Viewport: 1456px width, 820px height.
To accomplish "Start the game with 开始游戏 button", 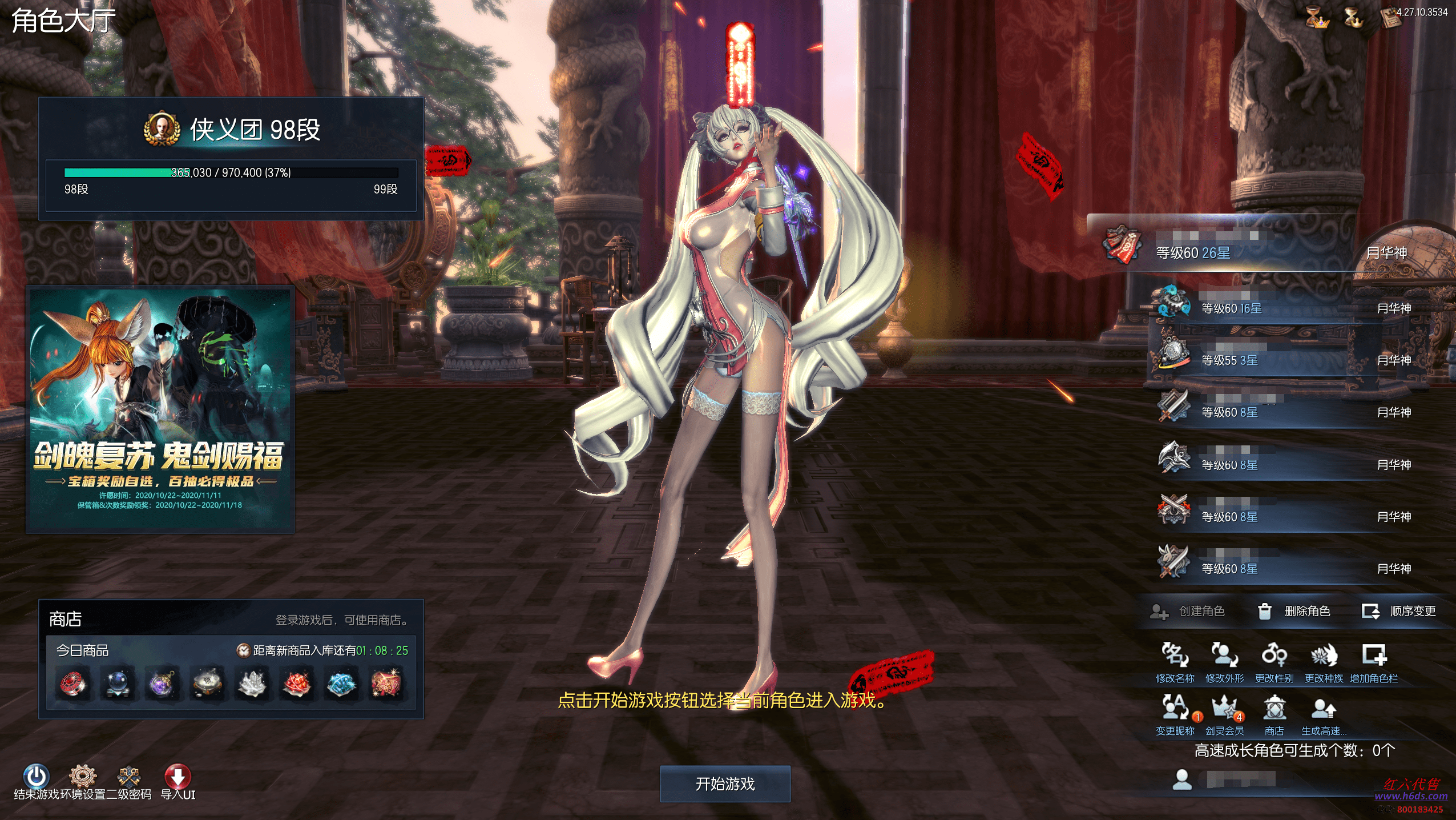I will [725, 783].
